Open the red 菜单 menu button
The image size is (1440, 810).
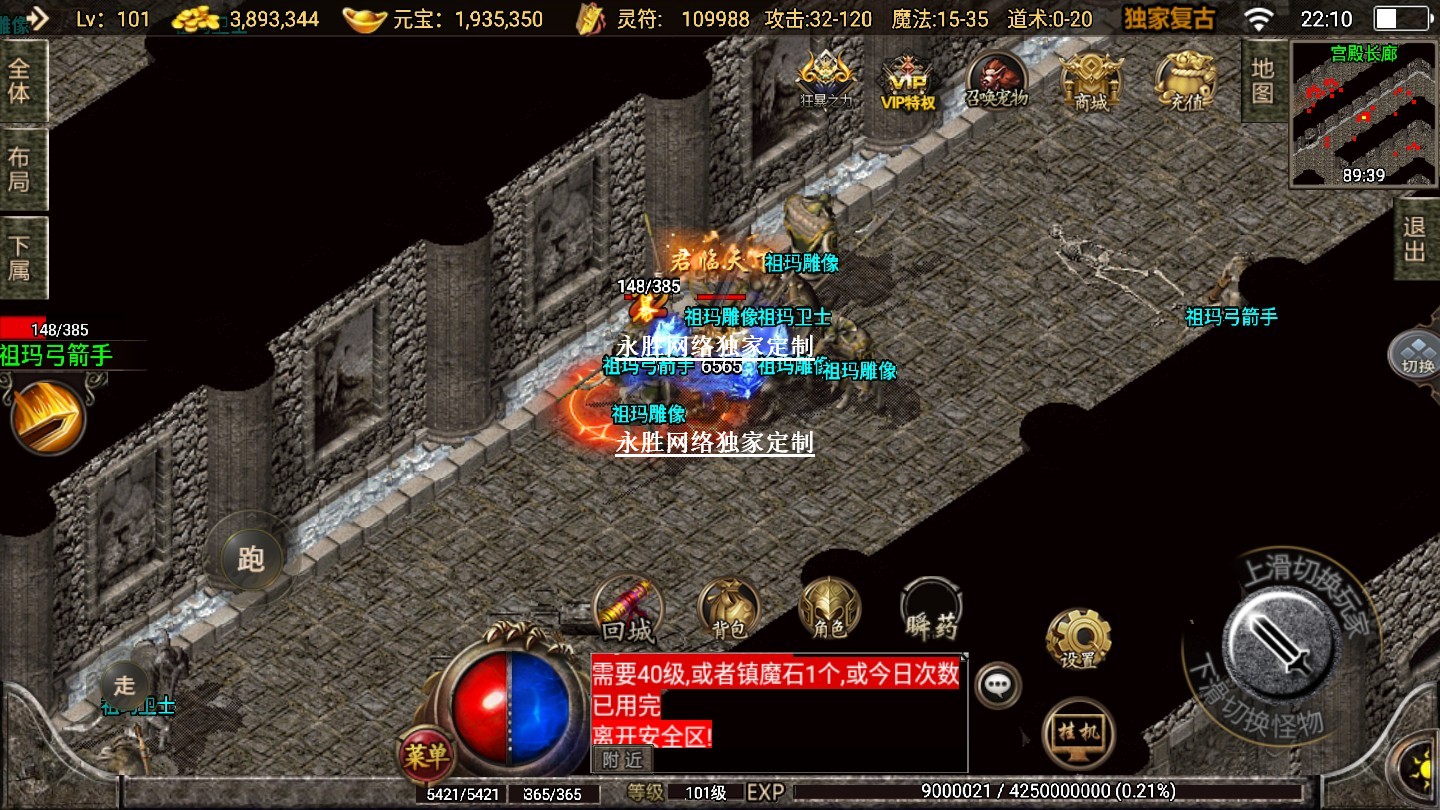(426, 755)
